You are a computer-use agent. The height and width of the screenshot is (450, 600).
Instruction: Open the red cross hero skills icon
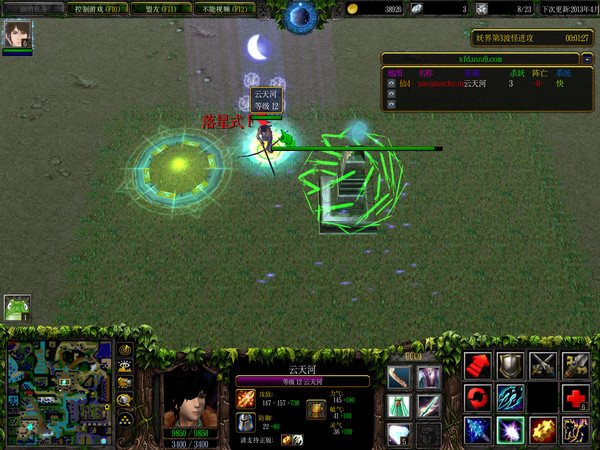[577, 398]
